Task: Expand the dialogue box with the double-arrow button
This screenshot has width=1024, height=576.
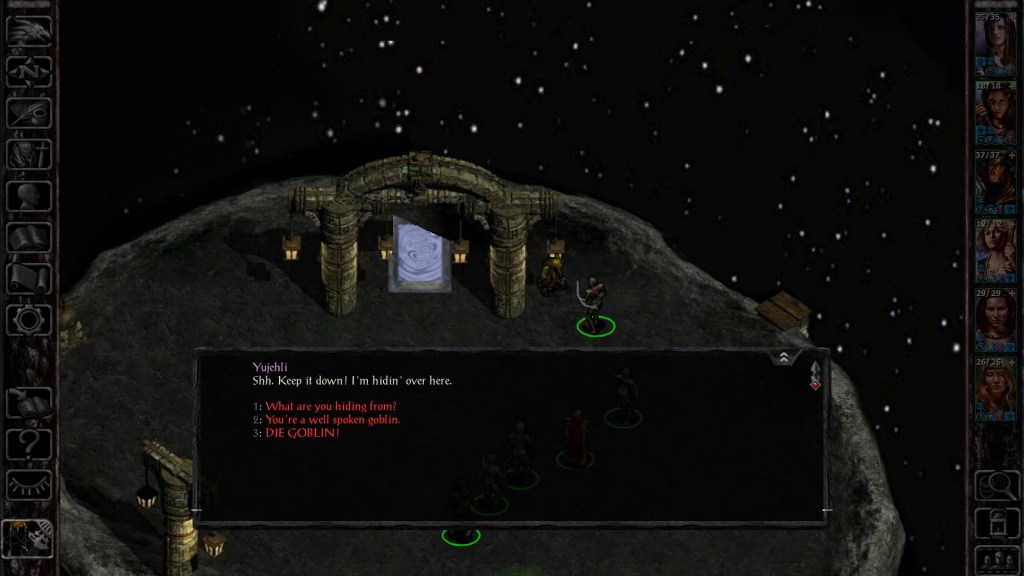Action: (783, 357)
